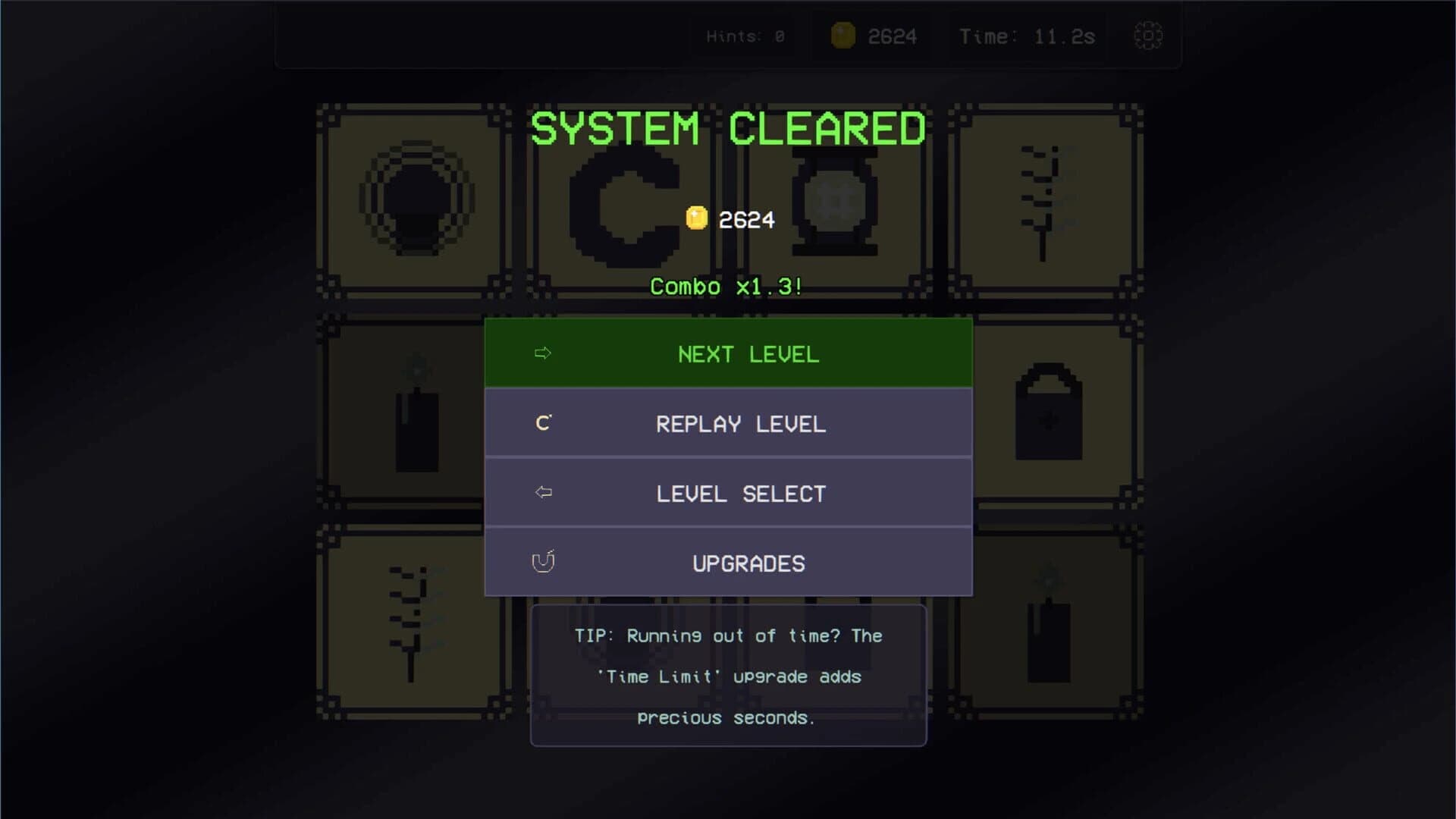The image size is (1456, 819).
Task: Click the Time Limit upgrade tip panel
Action: click(728, 676)
